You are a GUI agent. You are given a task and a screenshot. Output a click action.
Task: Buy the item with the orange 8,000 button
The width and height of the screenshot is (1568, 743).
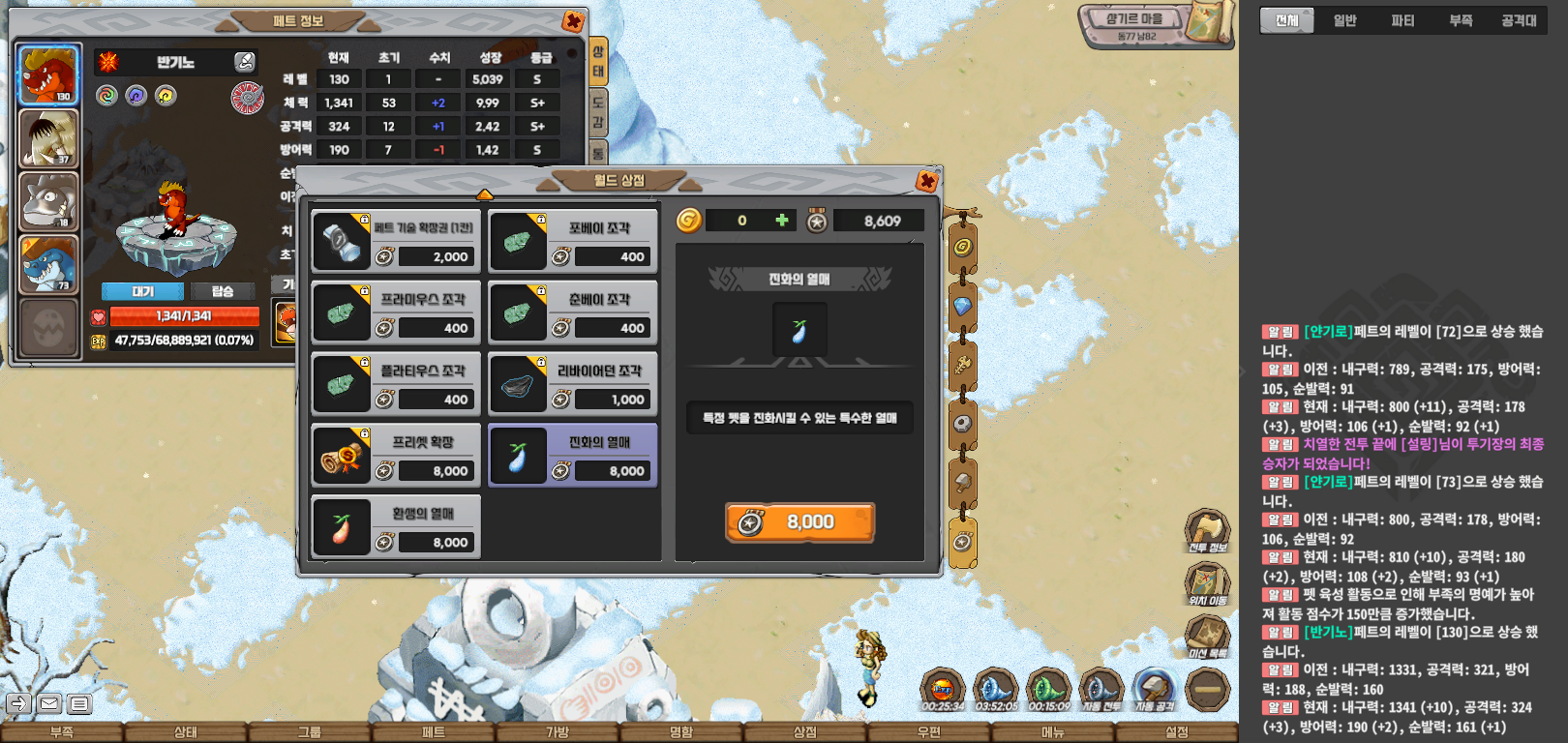coord(799,522)
